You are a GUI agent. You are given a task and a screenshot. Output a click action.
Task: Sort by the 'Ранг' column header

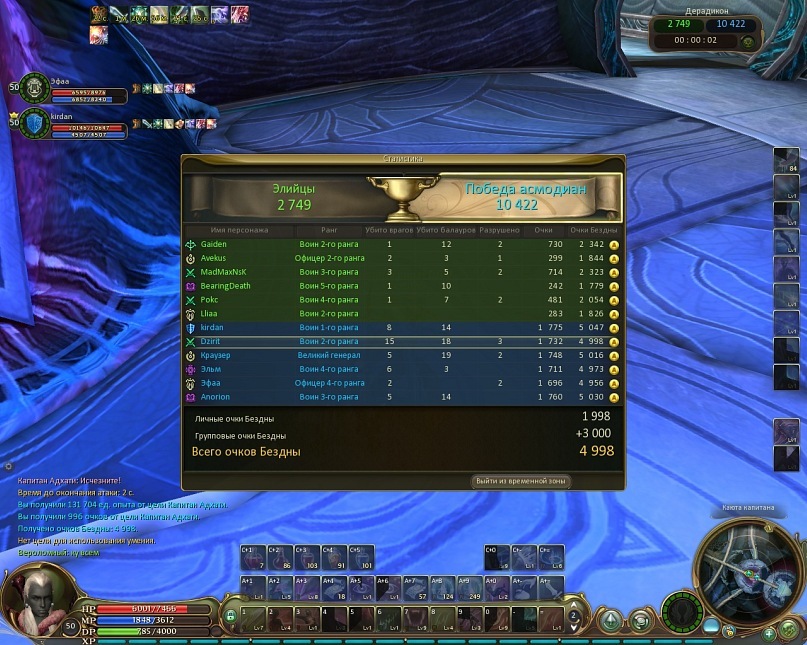coord(330,230)
